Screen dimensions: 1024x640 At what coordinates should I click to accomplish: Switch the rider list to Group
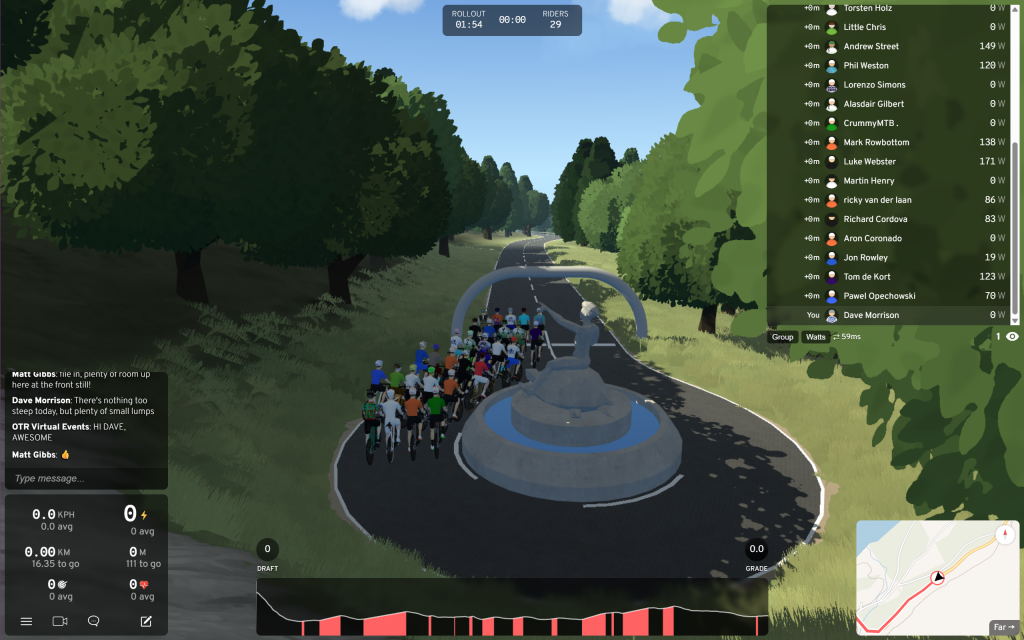(x=783, y=337)
